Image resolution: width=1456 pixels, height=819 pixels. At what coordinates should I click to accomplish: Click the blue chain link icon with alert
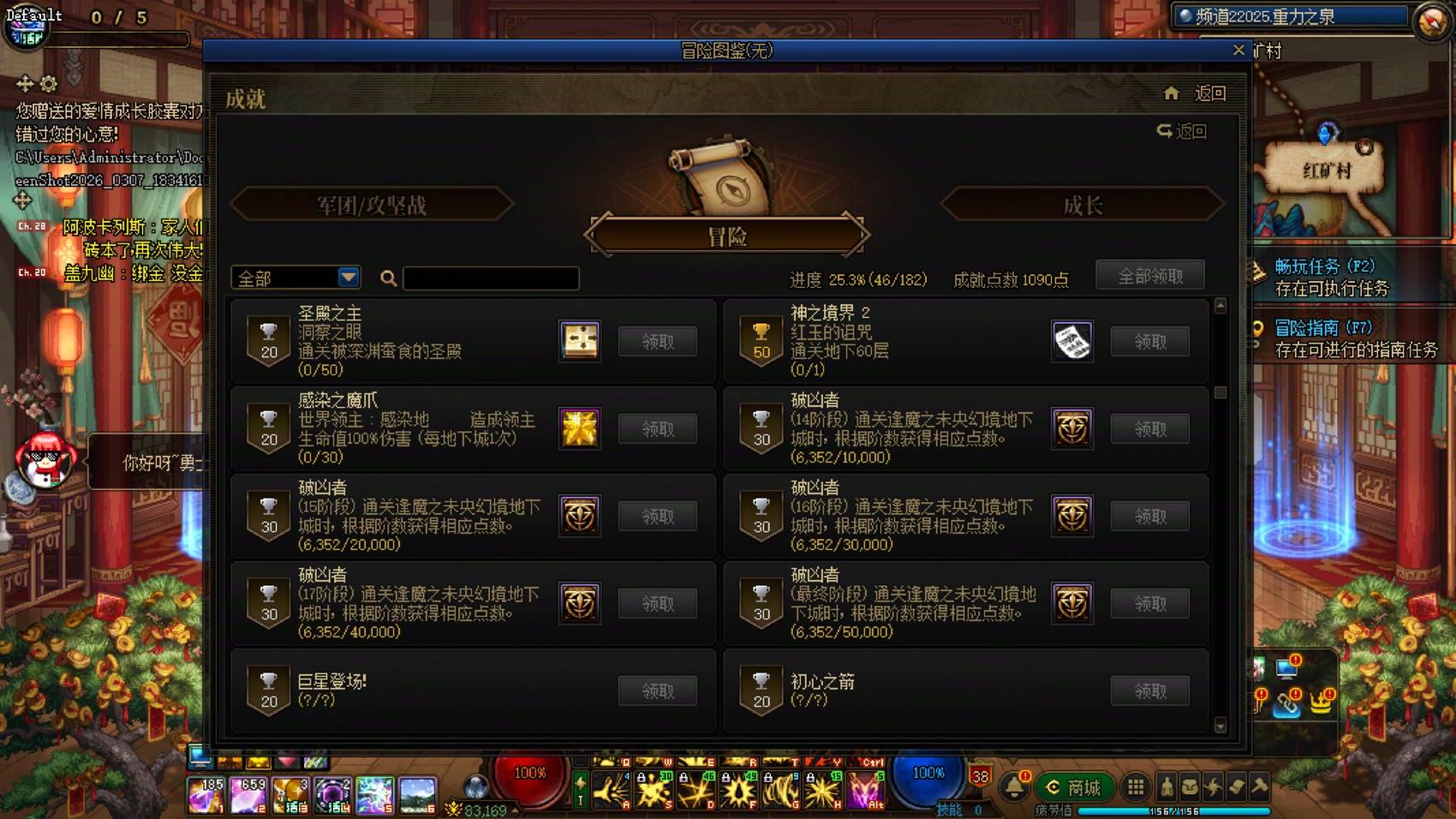click(x=1287, y=706)
